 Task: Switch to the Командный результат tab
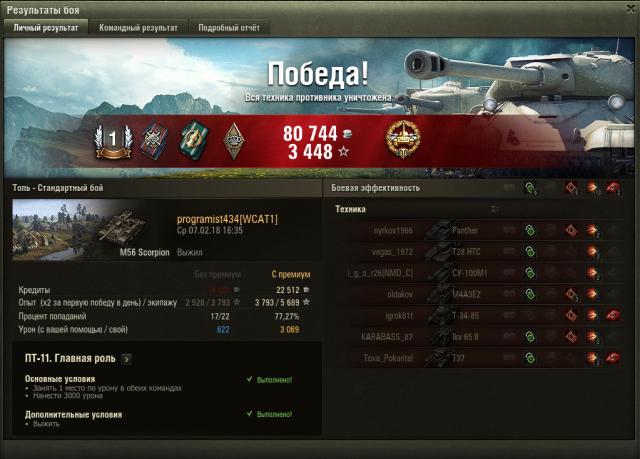click(x=138, y=28)
